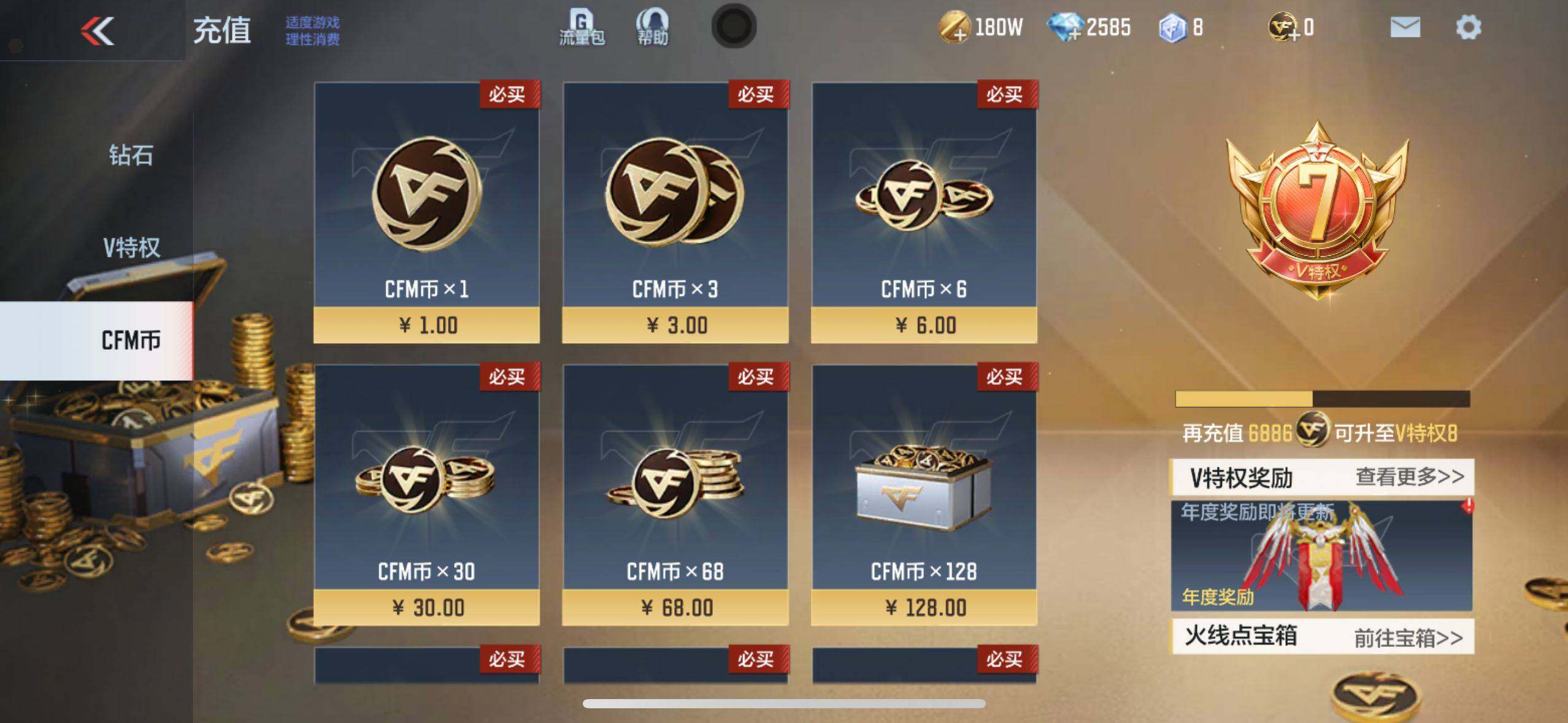Open the 流量包 data pack icon
Screen dimensions: 1568x723
(582, 28)
